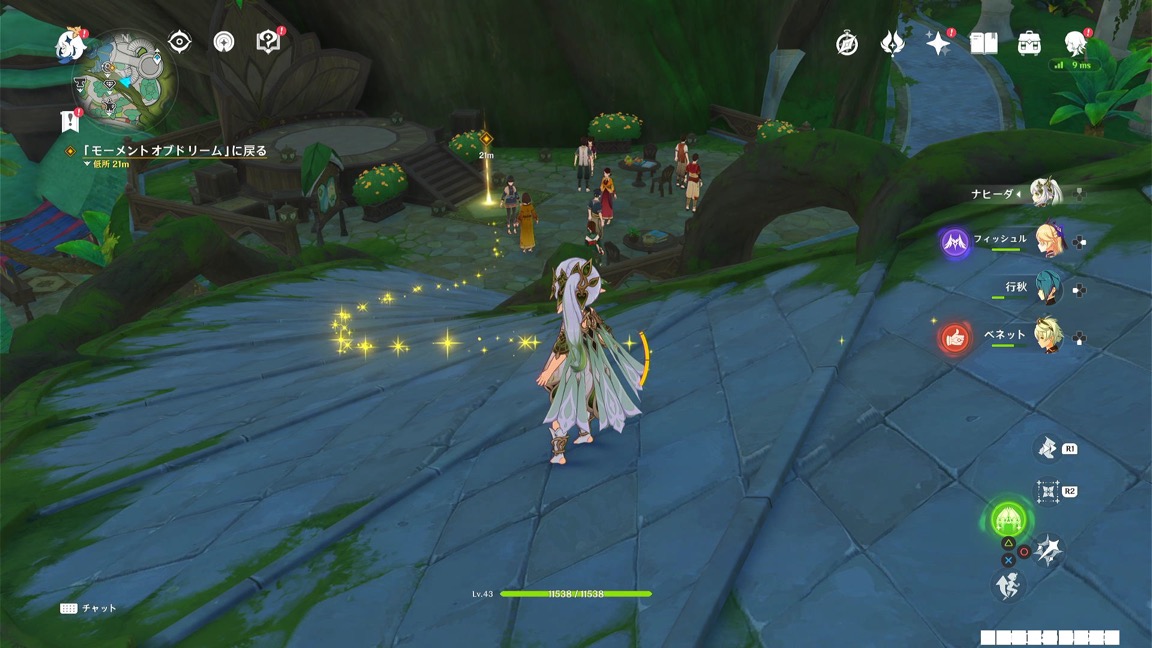Open the compass icon
The width and height of the screenshot is (1152, 648).
tap(847, 44)
